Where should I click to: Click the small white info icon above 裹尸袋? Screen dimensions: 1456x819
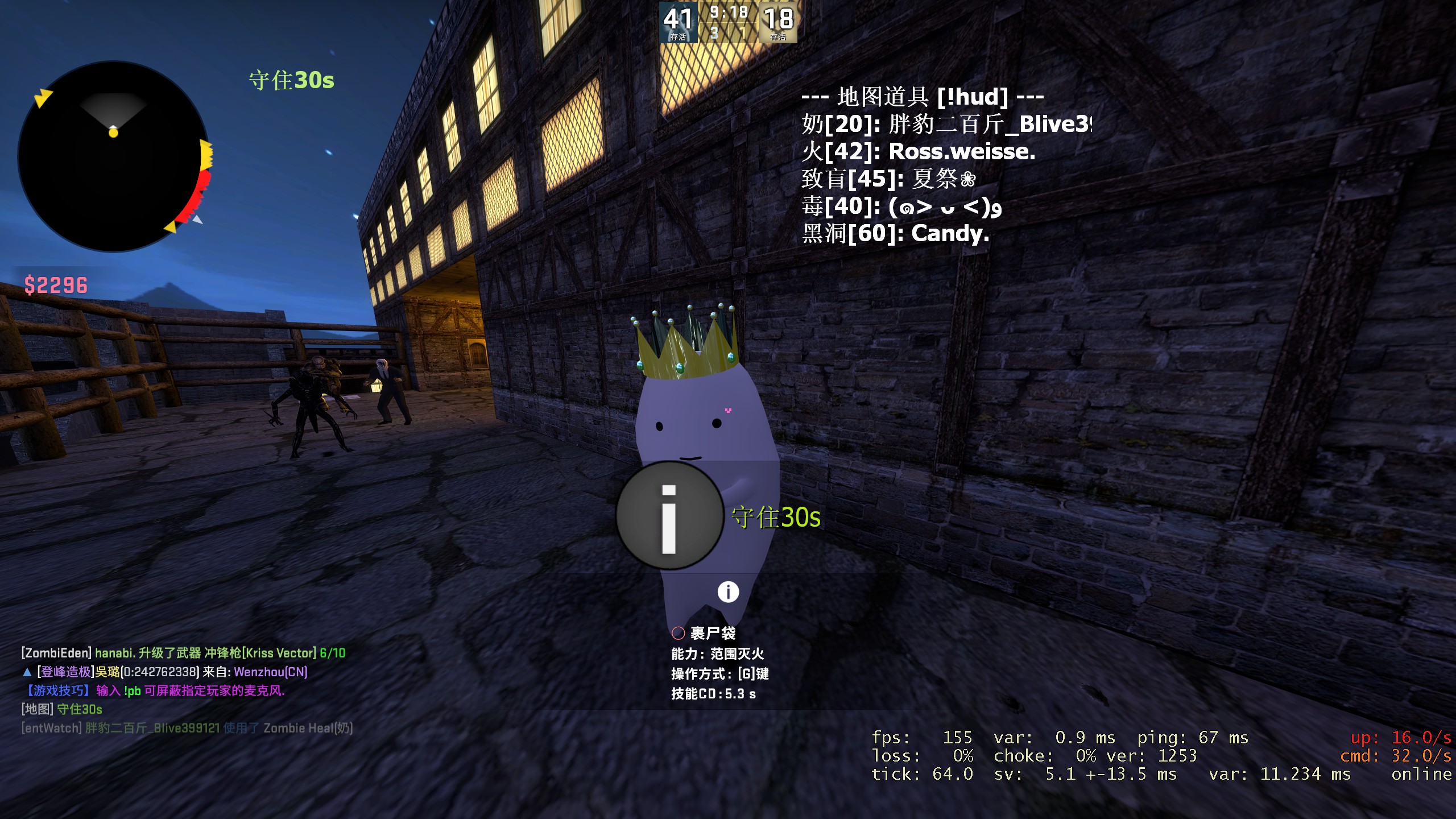(x=728, y=592)
